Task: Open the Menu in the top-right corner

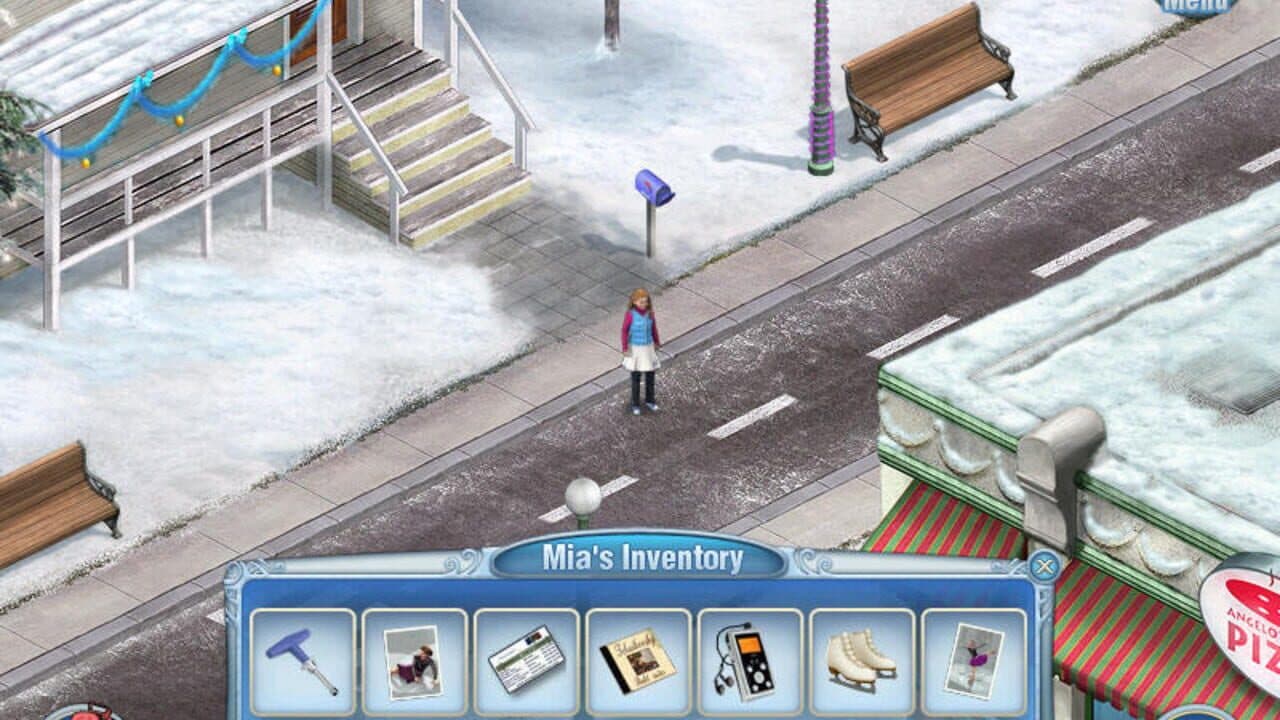Action: click(x=1196, y=6)
